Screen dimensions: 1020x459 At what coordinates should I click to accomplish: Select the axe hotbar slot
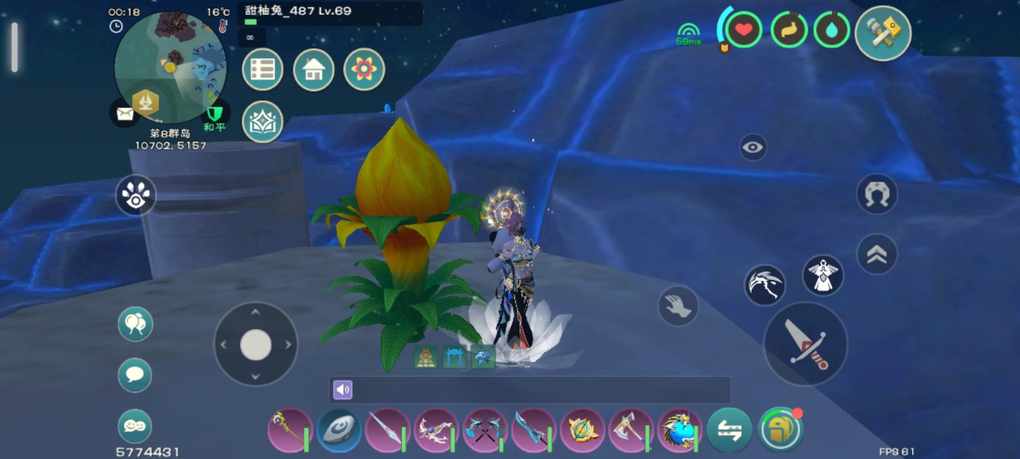pos(631,430)
